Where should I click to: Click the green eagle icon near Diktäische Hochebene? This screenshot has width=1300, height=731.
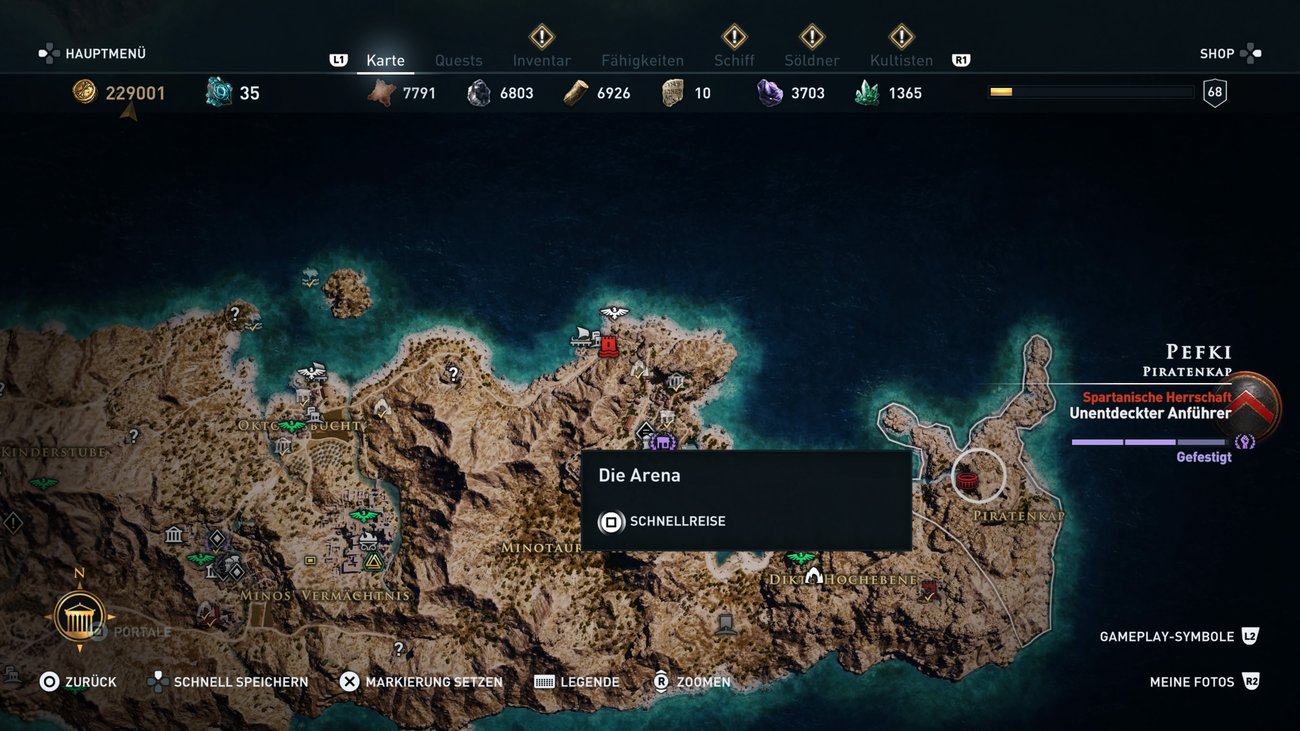coord(799,557)
